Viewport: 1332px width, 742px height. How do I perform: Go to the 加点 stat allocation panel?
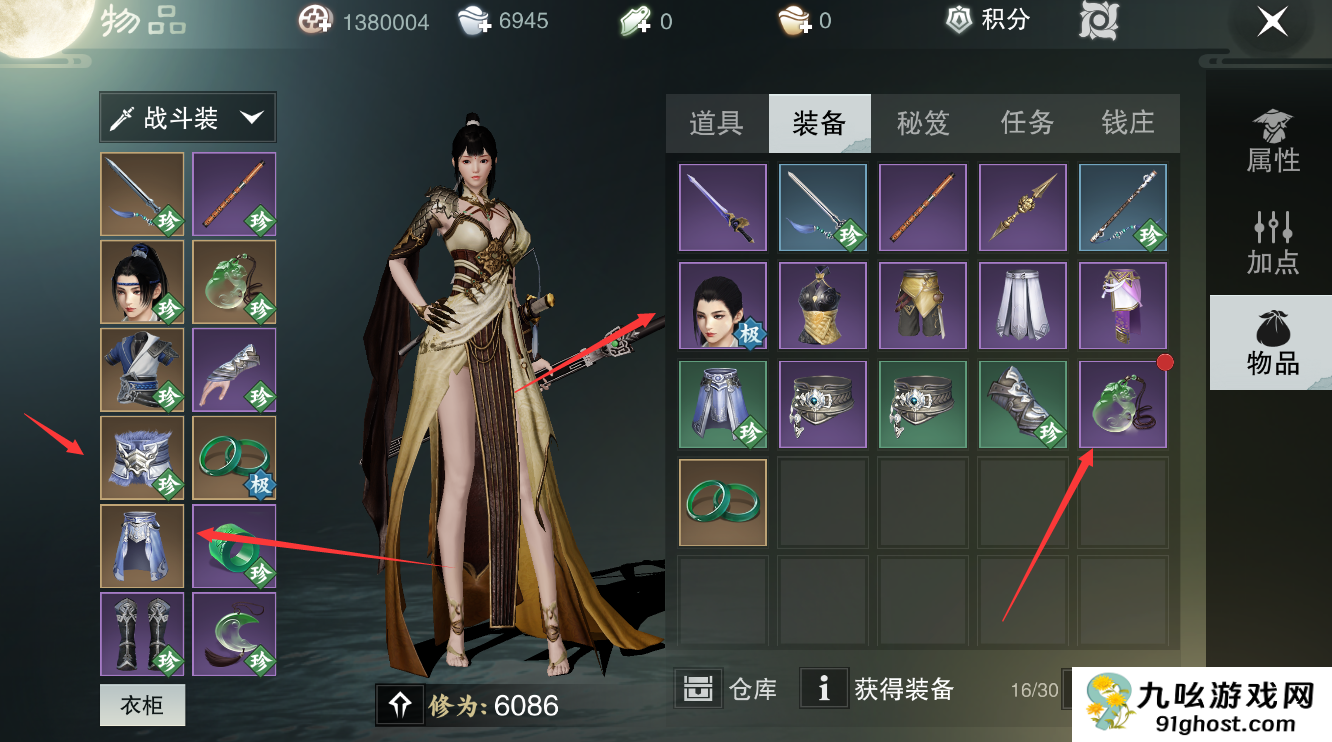pyautogui.click(x=1272, y=242)
